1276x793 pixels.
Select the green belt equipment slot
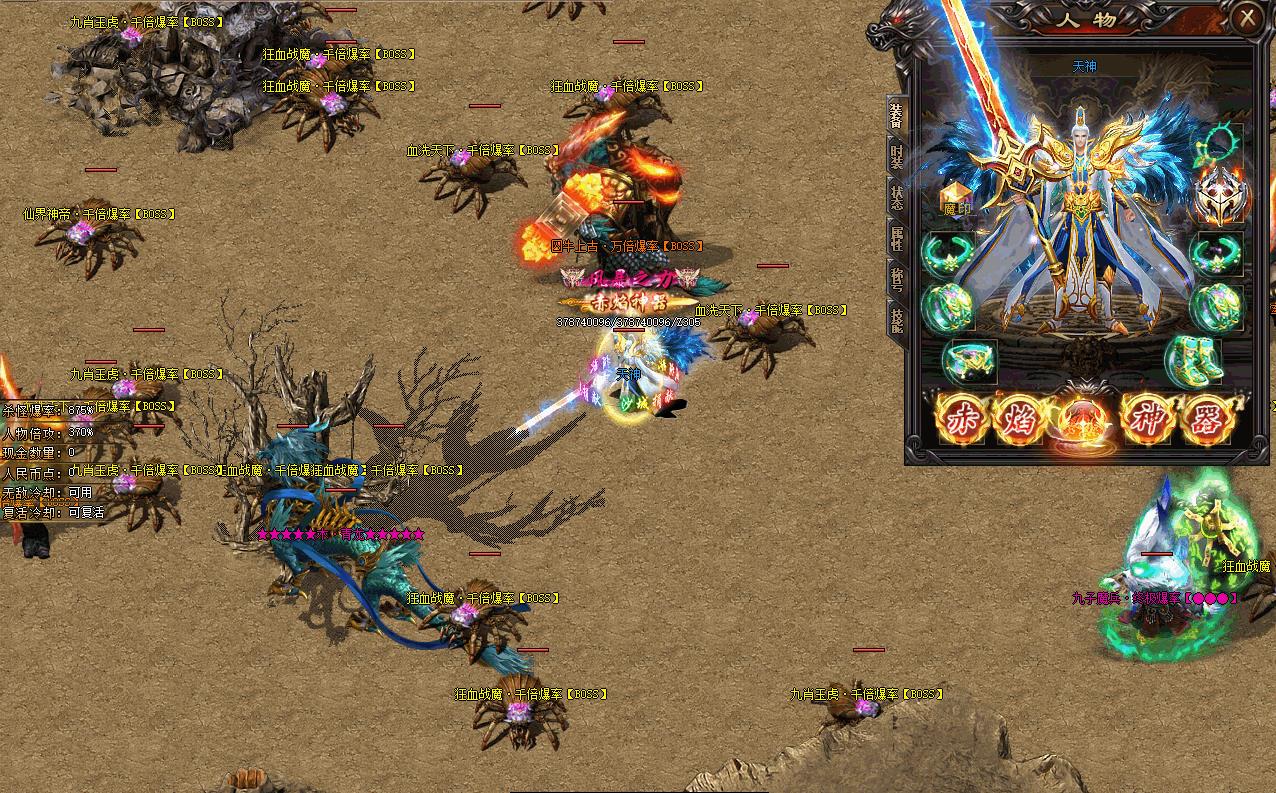[x=969, y=360]
